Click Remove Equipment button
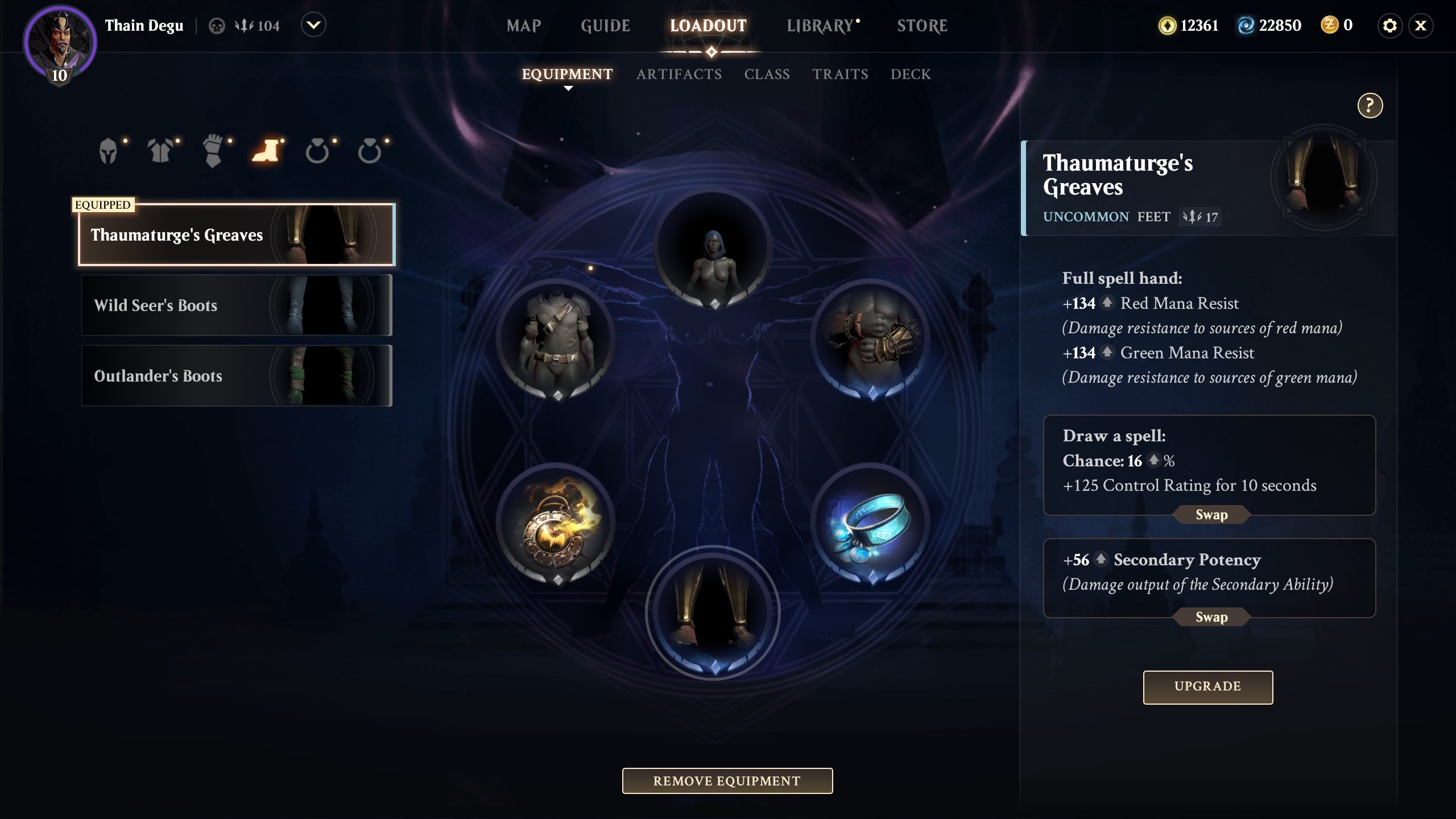This screenshot has width=1456, height=819. 727,781
